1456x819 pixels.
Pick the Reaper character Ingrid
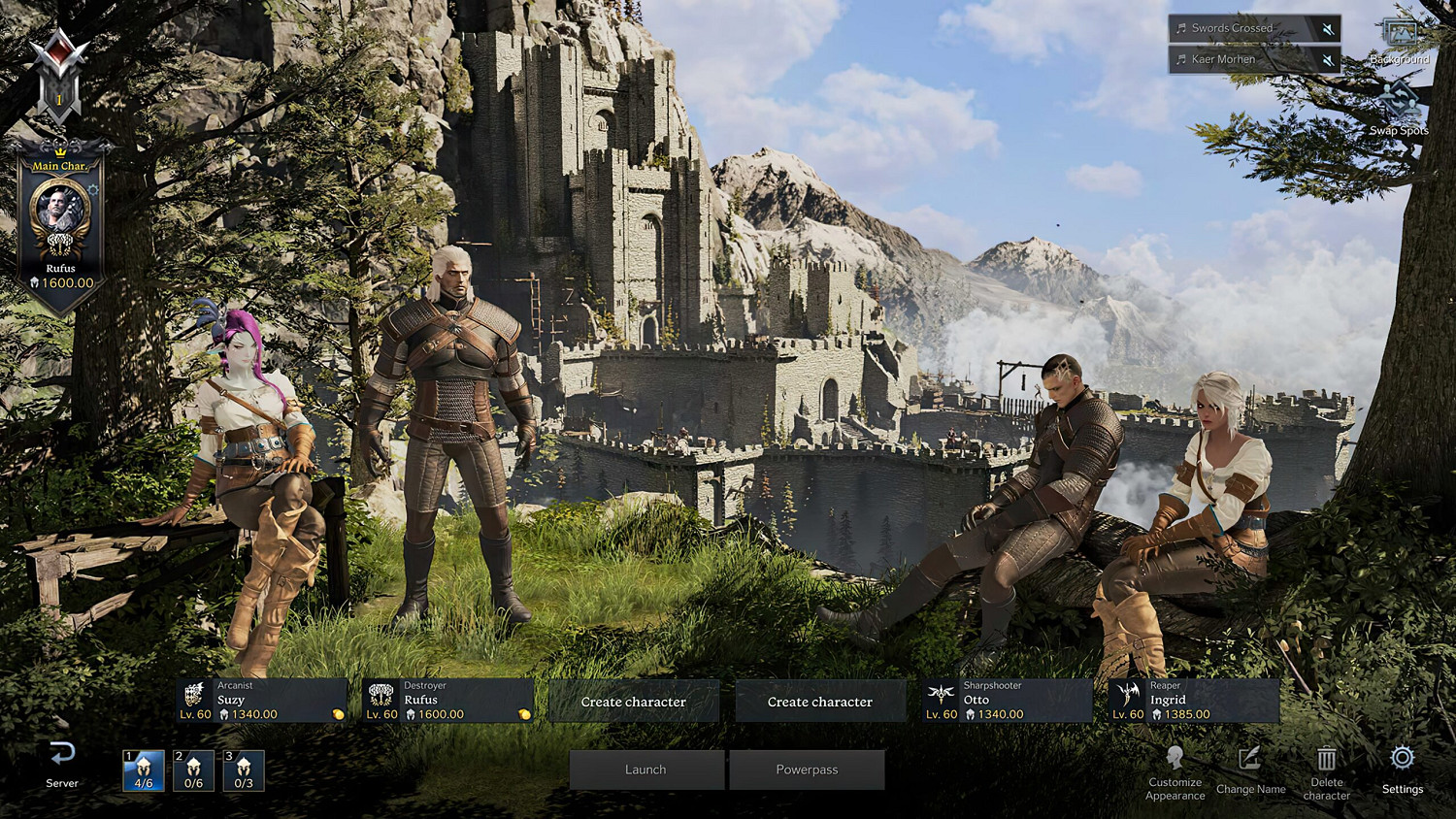[1194, 701]
